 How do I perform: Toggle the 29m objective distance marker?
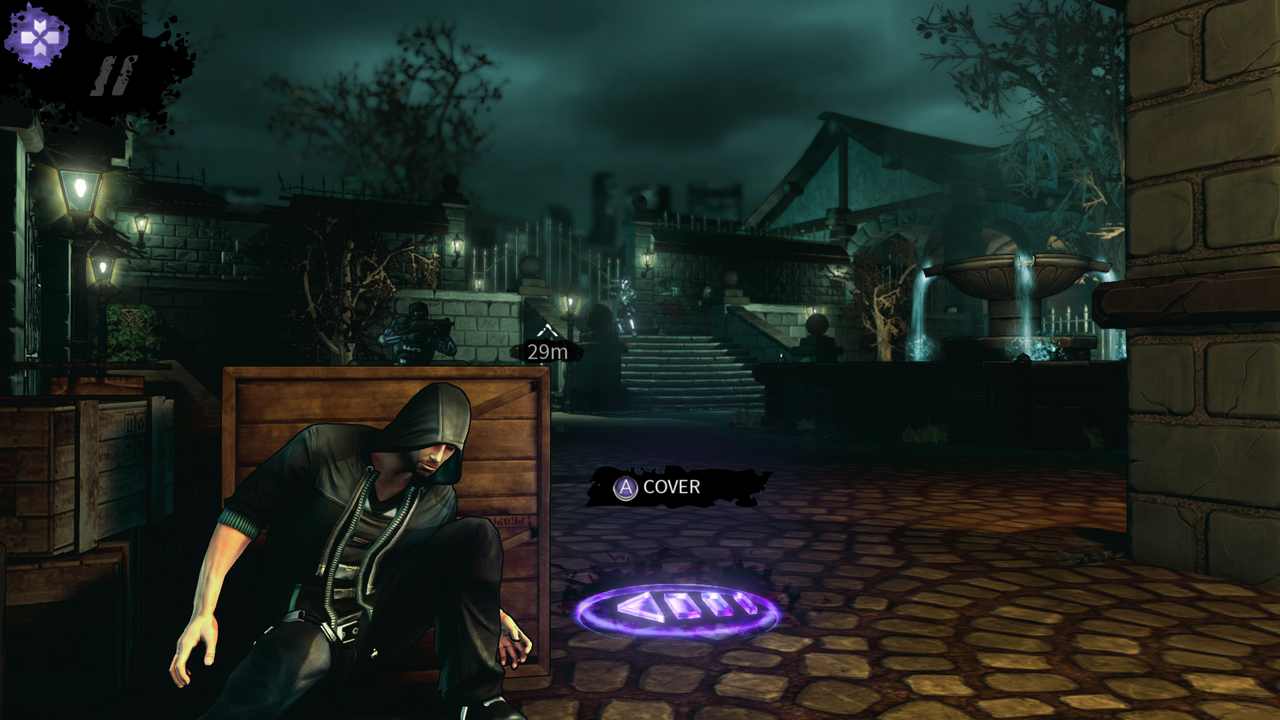[x=549, y=350]
